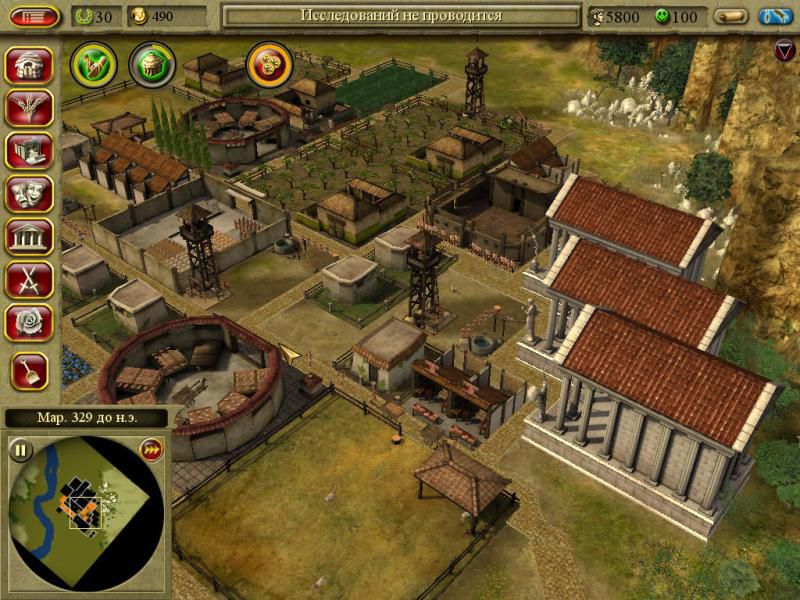Pause the game with pause button
The width and height of the screenshot is (800, 600).
[x=20, y=448]
